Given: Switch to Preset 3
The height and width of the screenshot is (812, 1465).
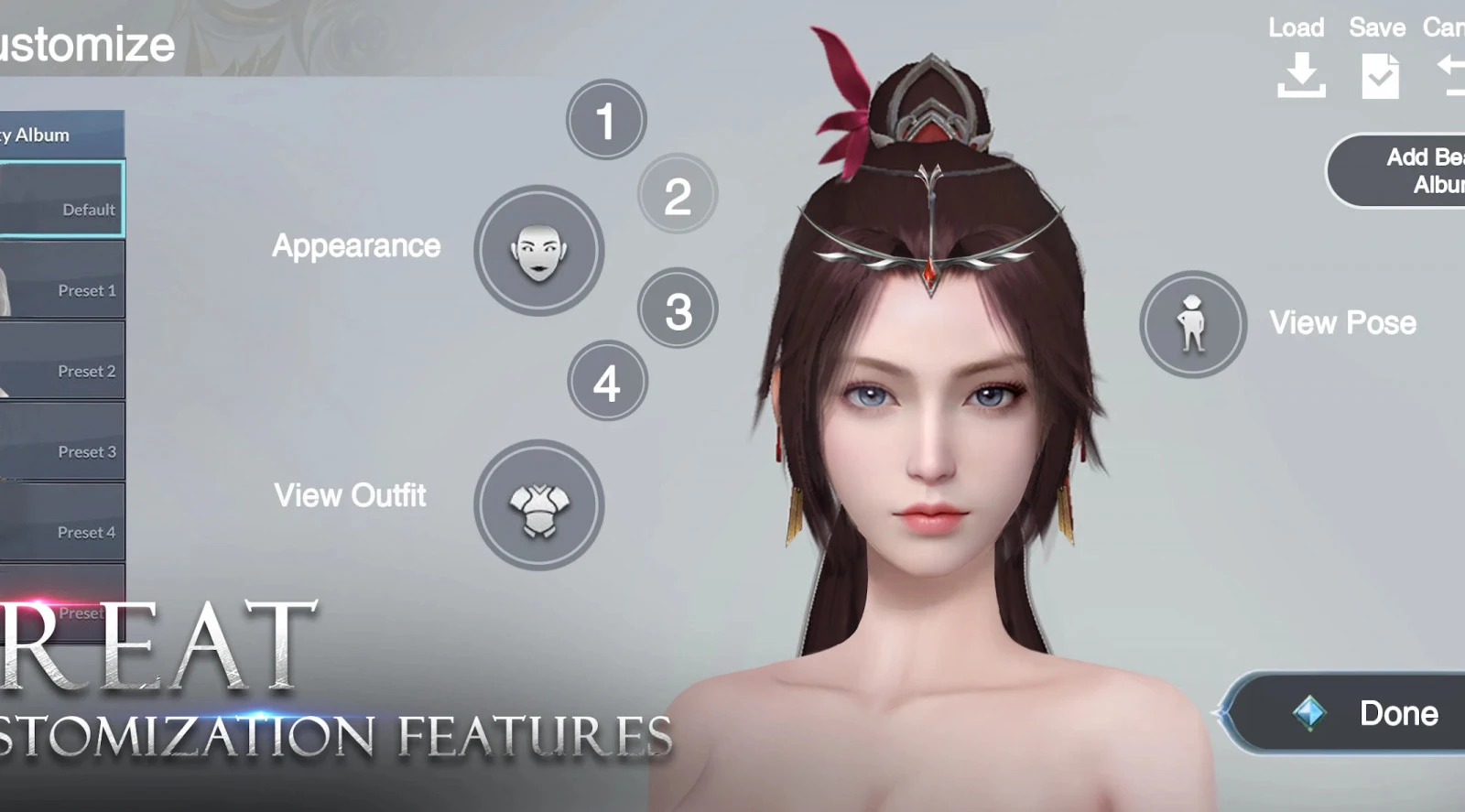Looking at the screenshot, I should point(61,441).
